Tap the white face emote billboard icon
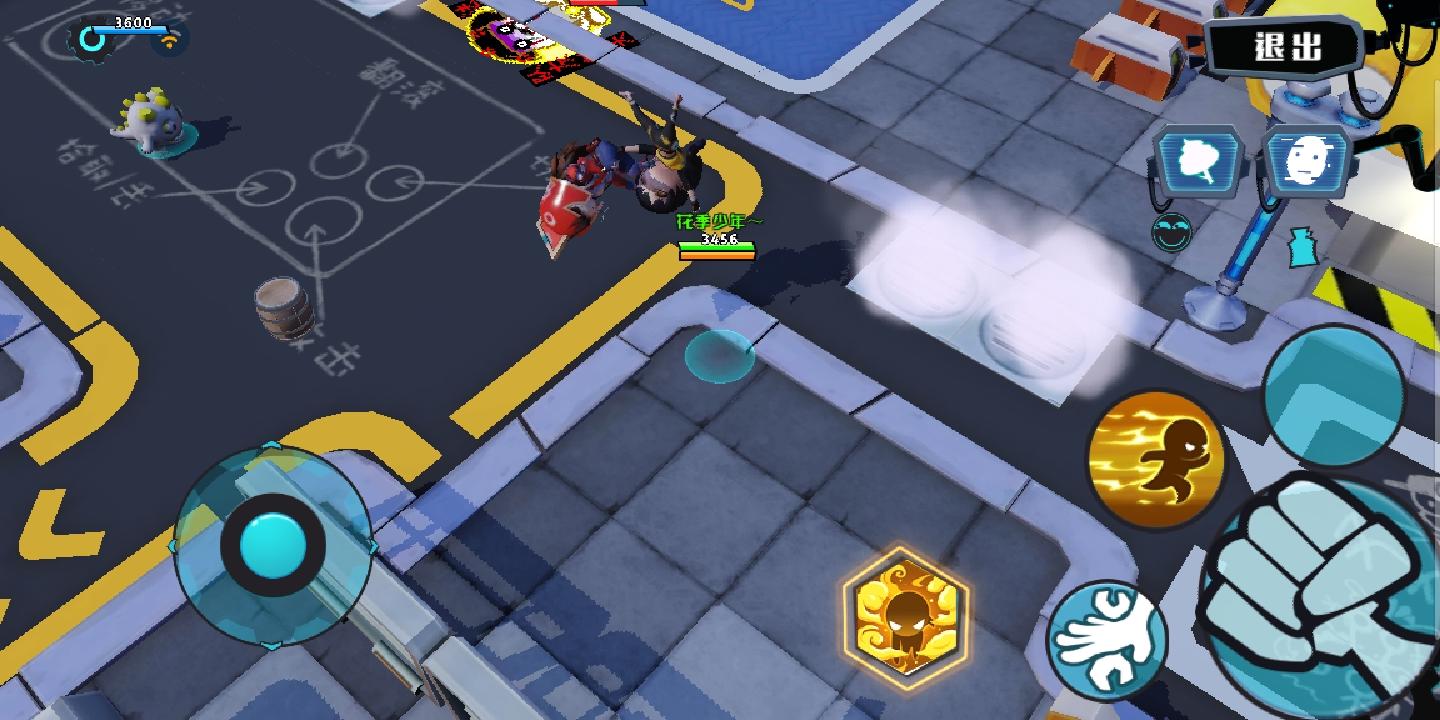Image resolution: width=1440 pixels, height=720 pixels. 1305,158
